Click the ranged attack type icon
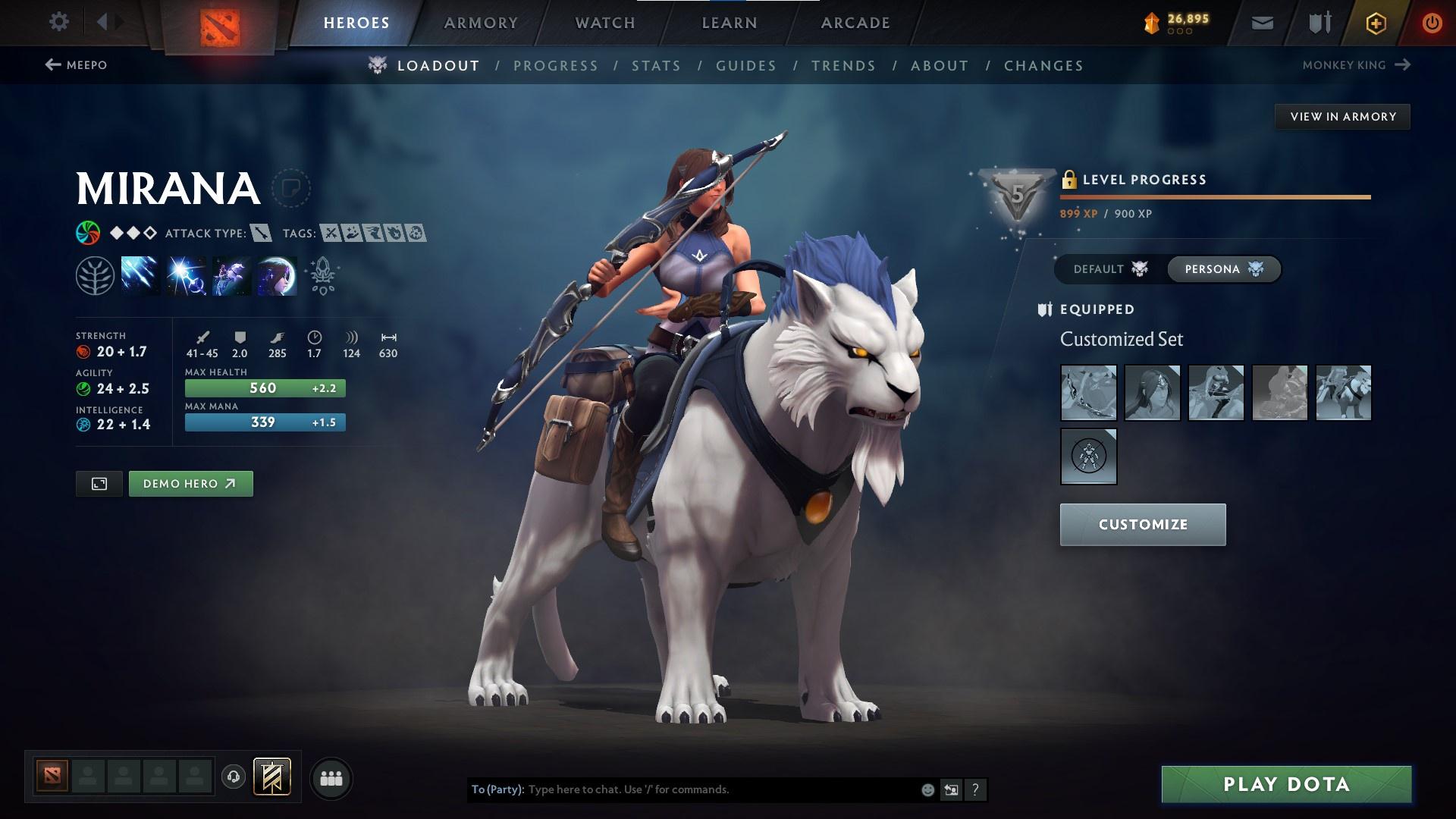The height and width of the screenshot is (819, 1456). pyautogui.click(x=261, y=234)
